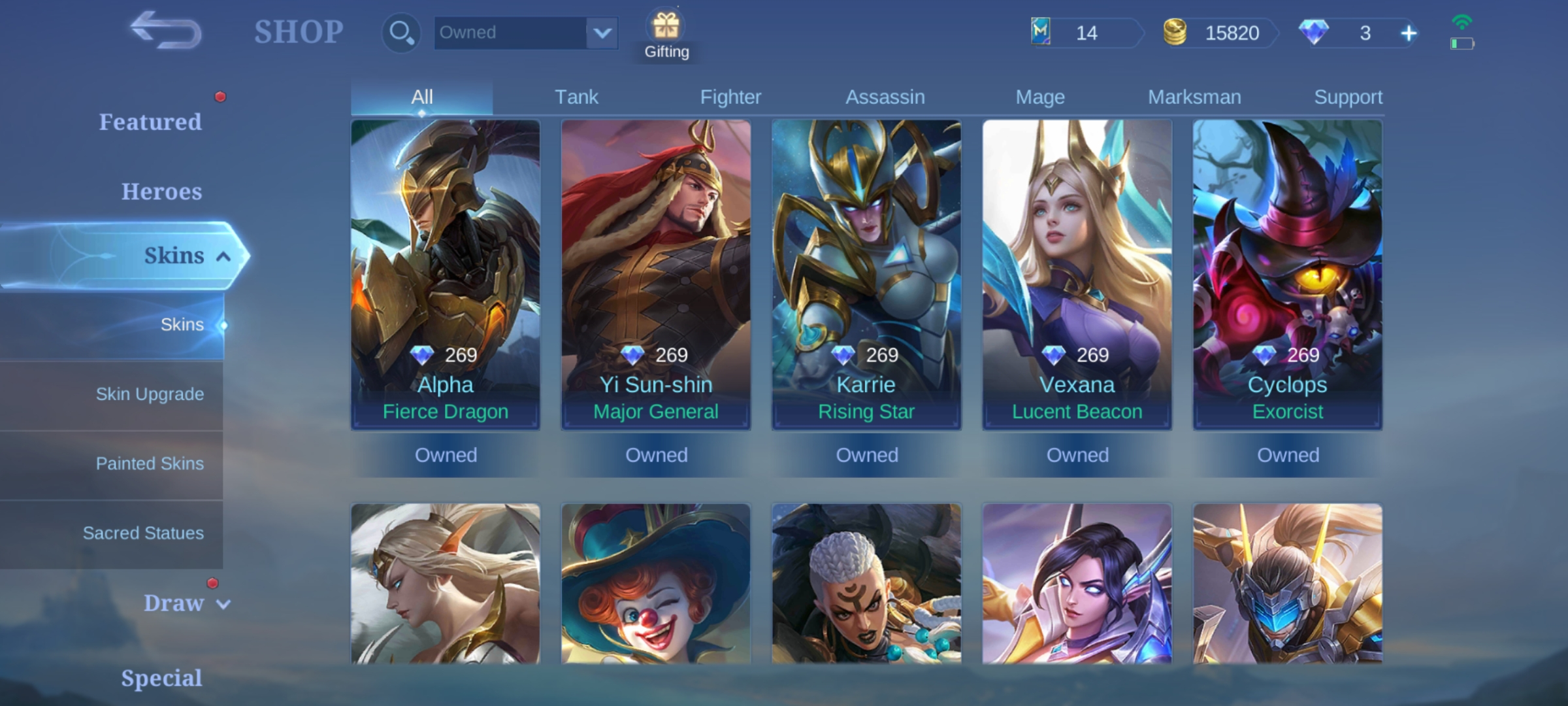Click the blue M ticket currency icon
1568x706 pixels.
pos(1040,33)
